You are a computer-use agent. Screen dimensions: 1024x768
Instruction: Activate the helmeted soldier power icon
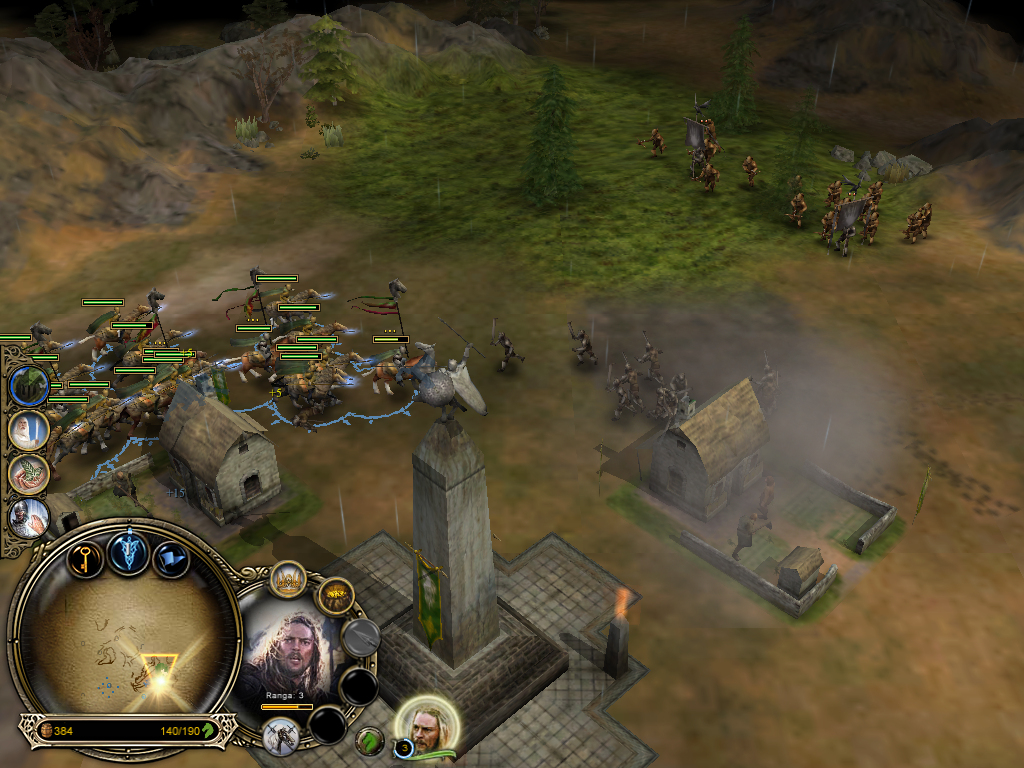28,517
